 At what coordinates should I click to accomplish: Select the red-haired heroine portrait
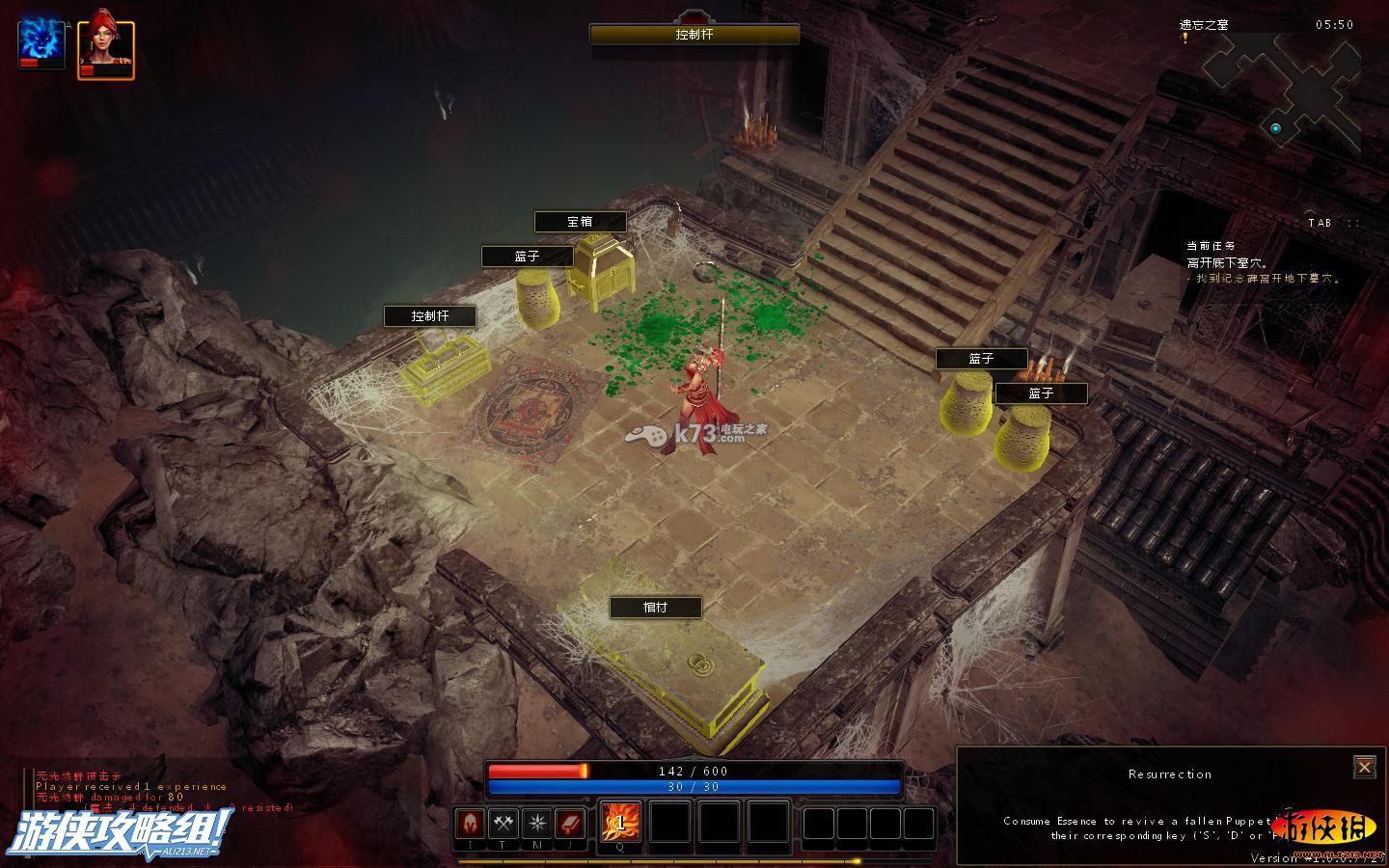click(x=105, y=47)
